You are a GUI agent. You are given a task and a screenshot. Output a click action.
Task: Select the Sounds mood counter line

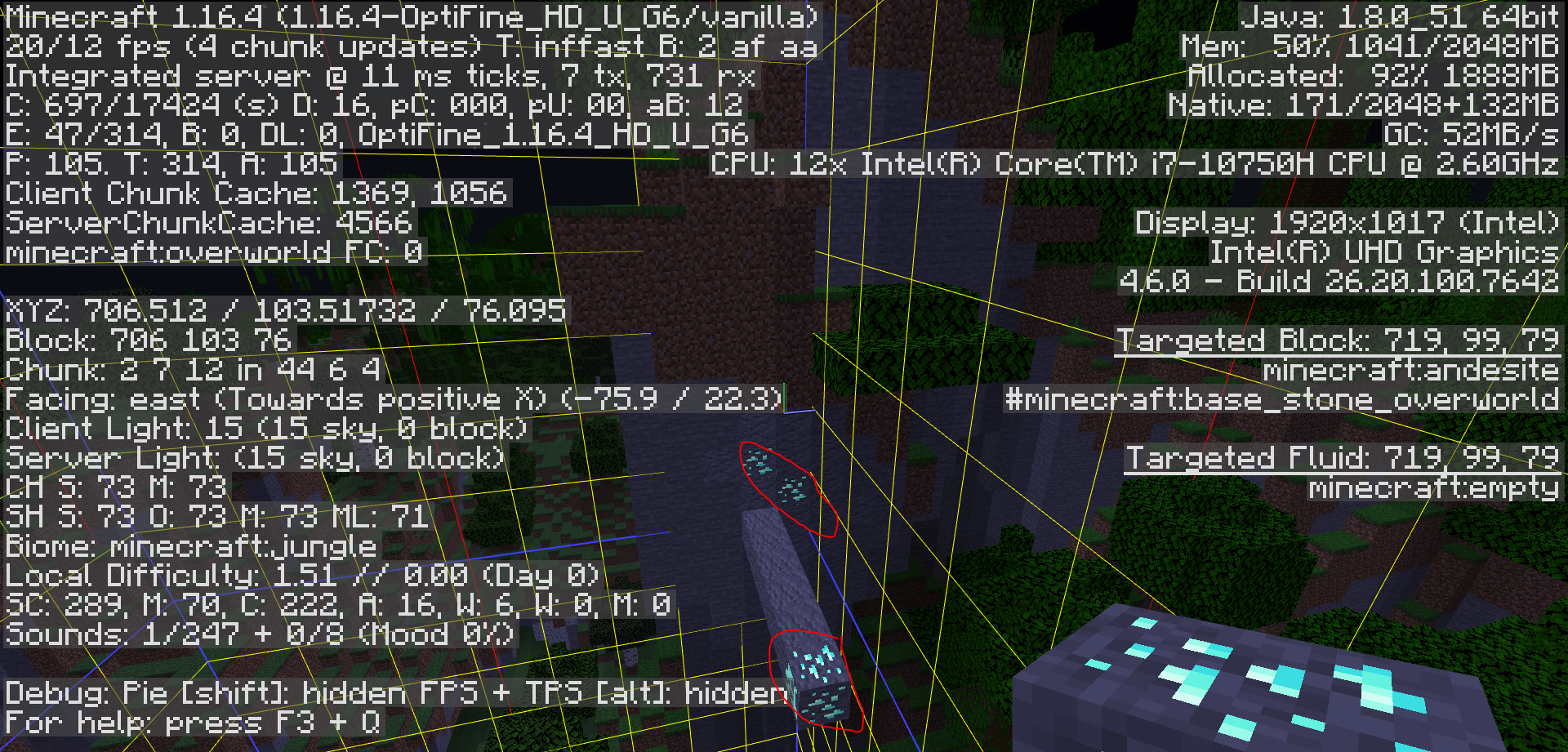(257, 634)
